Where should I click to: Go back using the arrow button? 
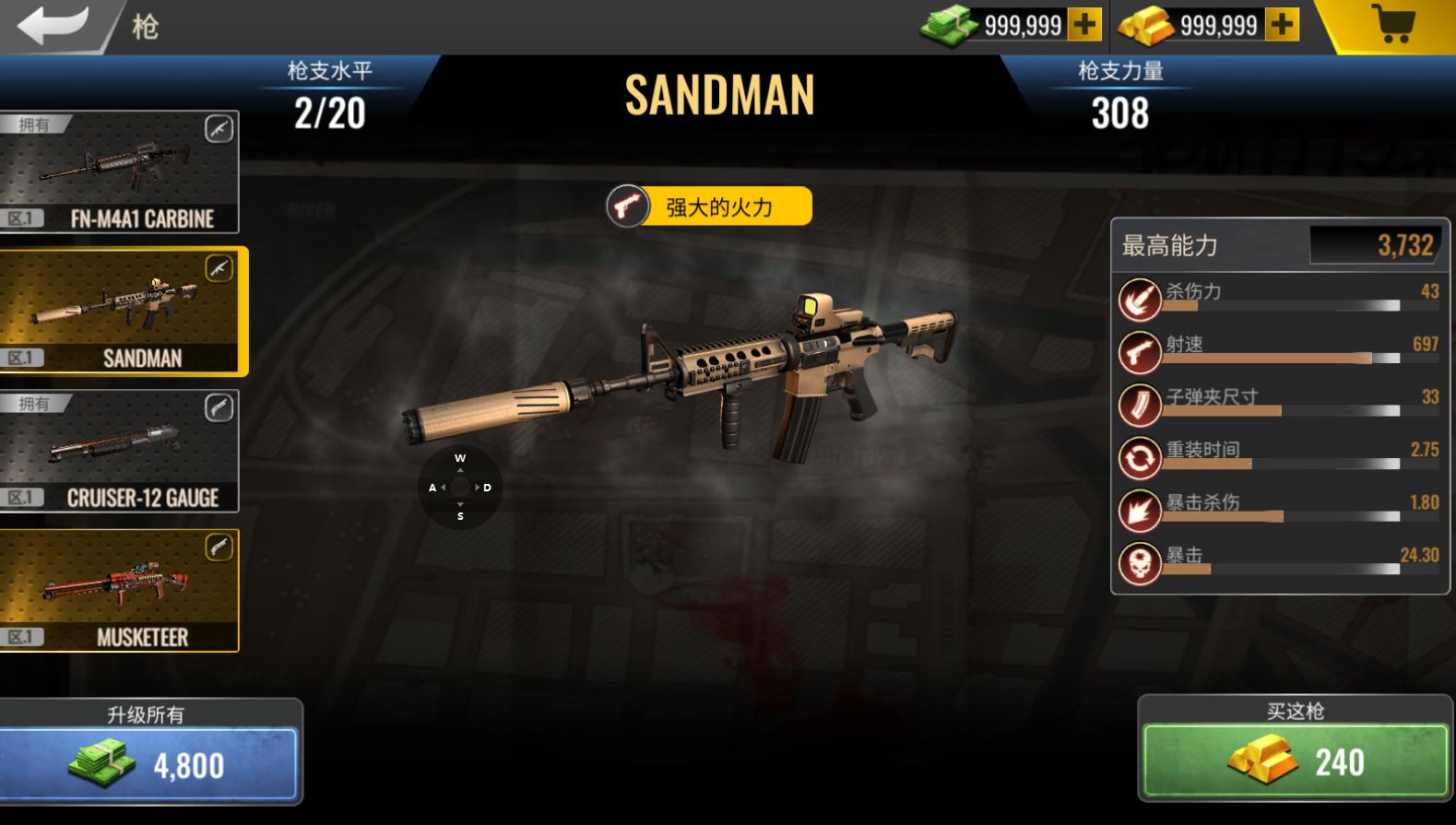(x=53, y=25)
